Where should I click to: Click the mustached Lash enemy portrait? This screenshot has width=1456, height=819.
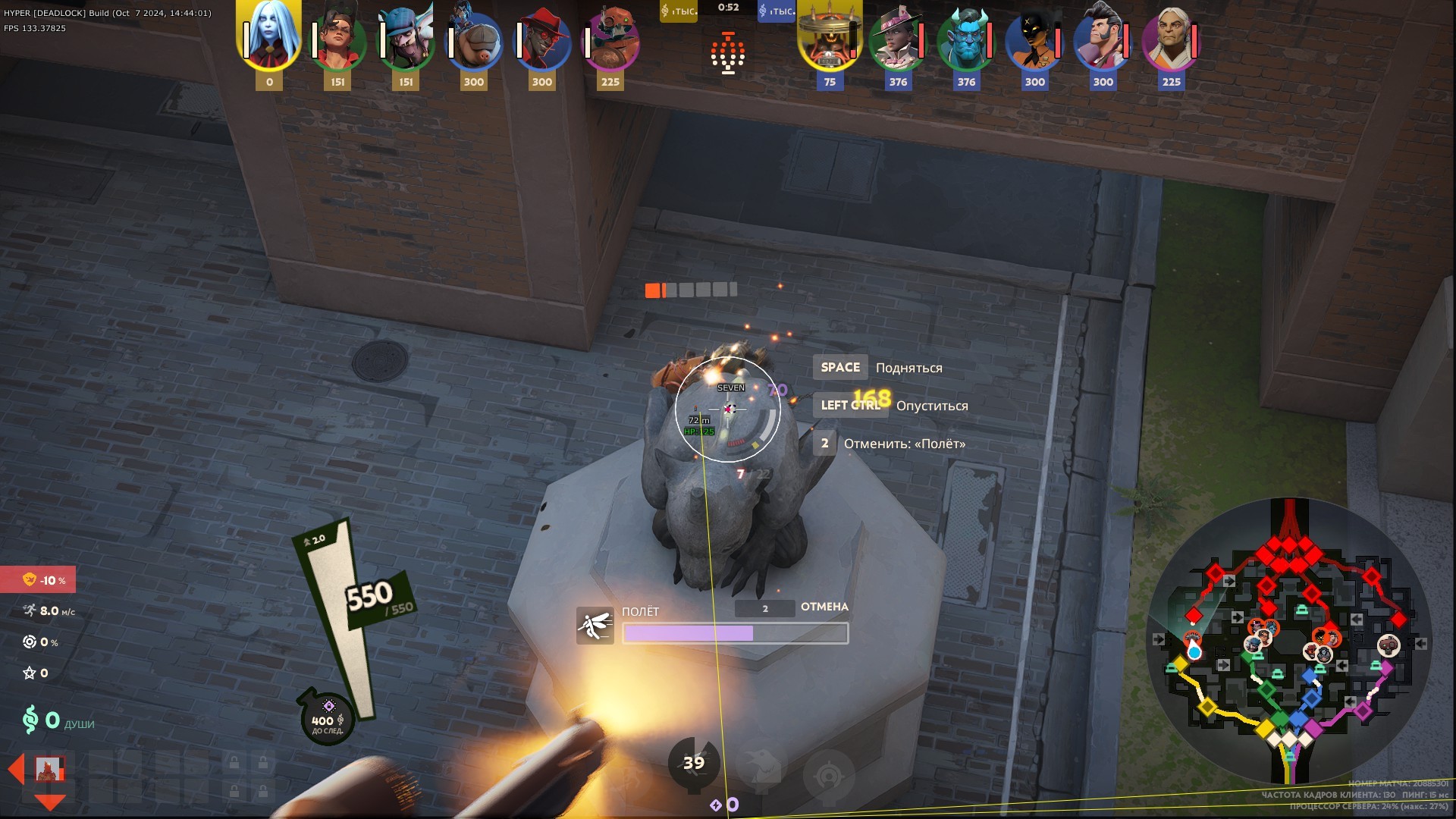point(1103,42)
